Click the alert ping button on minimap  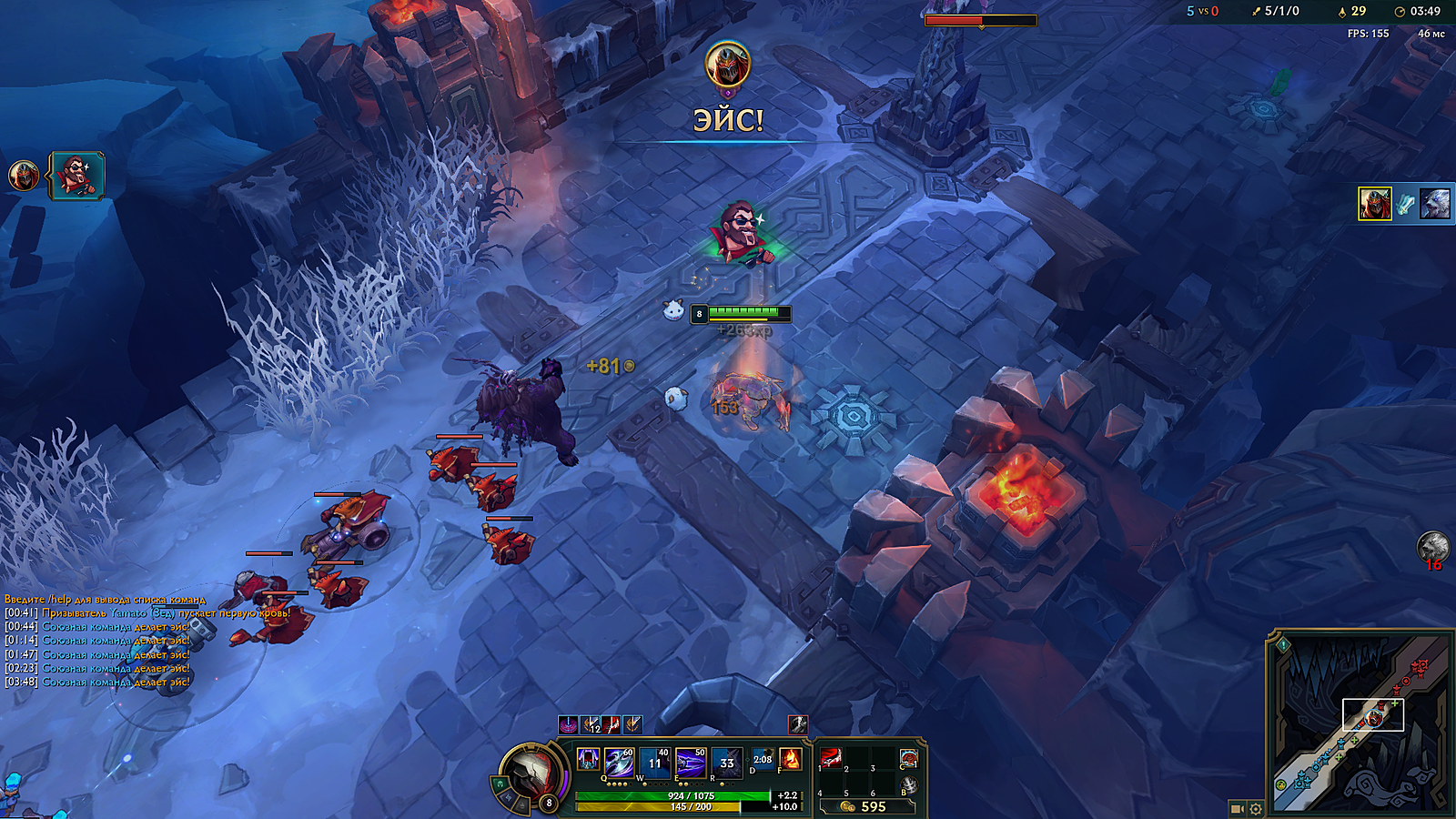pos(1283,645)
